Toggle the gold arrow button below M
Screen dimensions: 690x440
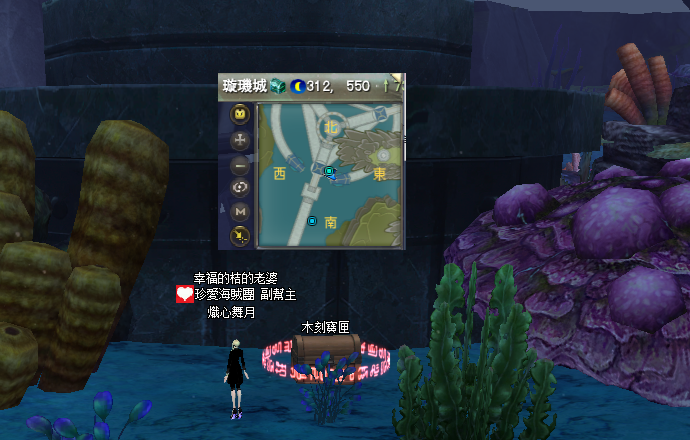[x=240, y=236]
